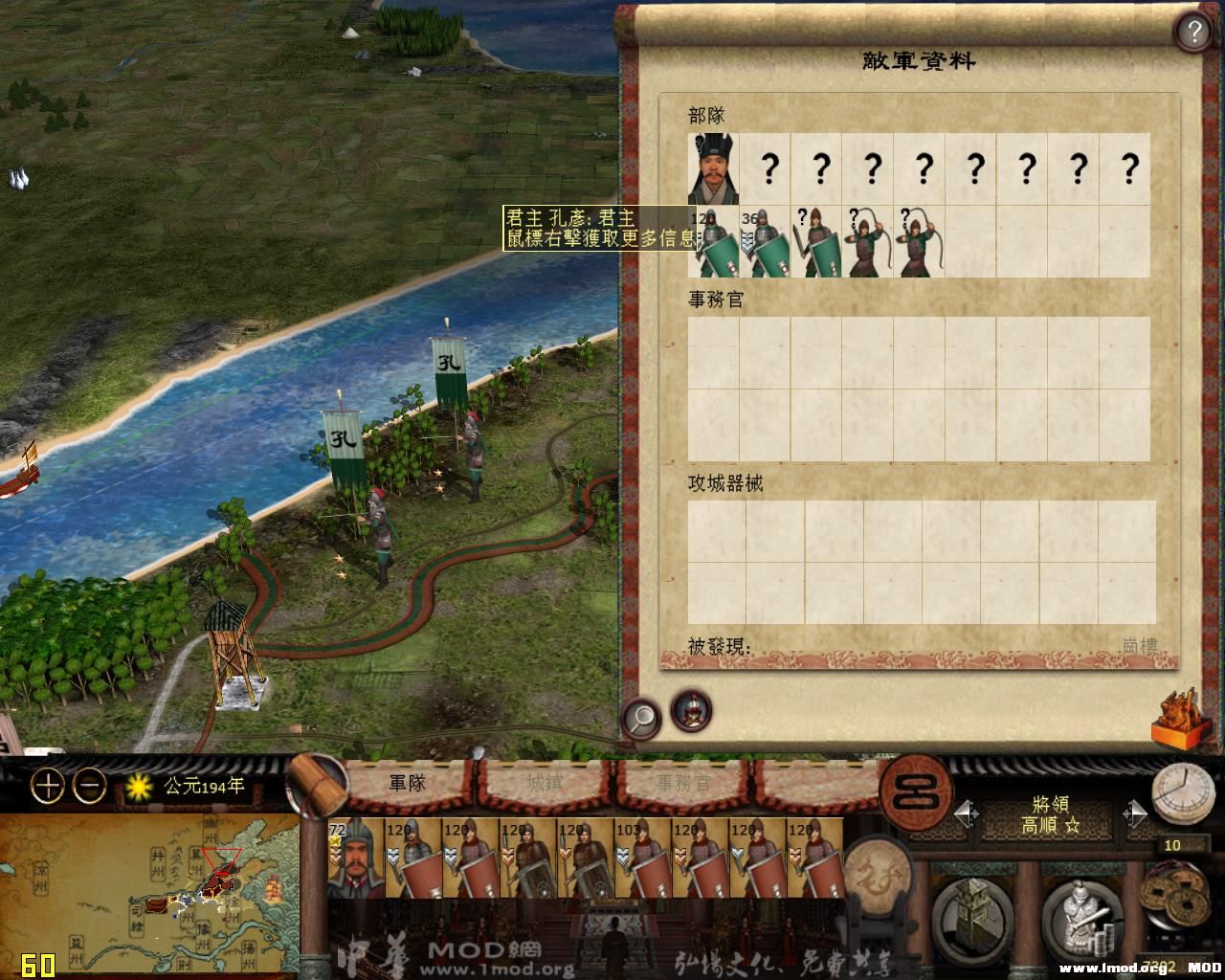Open the recruitment soldier button
Image resolution: width=1225 pixels, height=980 pixels.
pos(1081,911)
